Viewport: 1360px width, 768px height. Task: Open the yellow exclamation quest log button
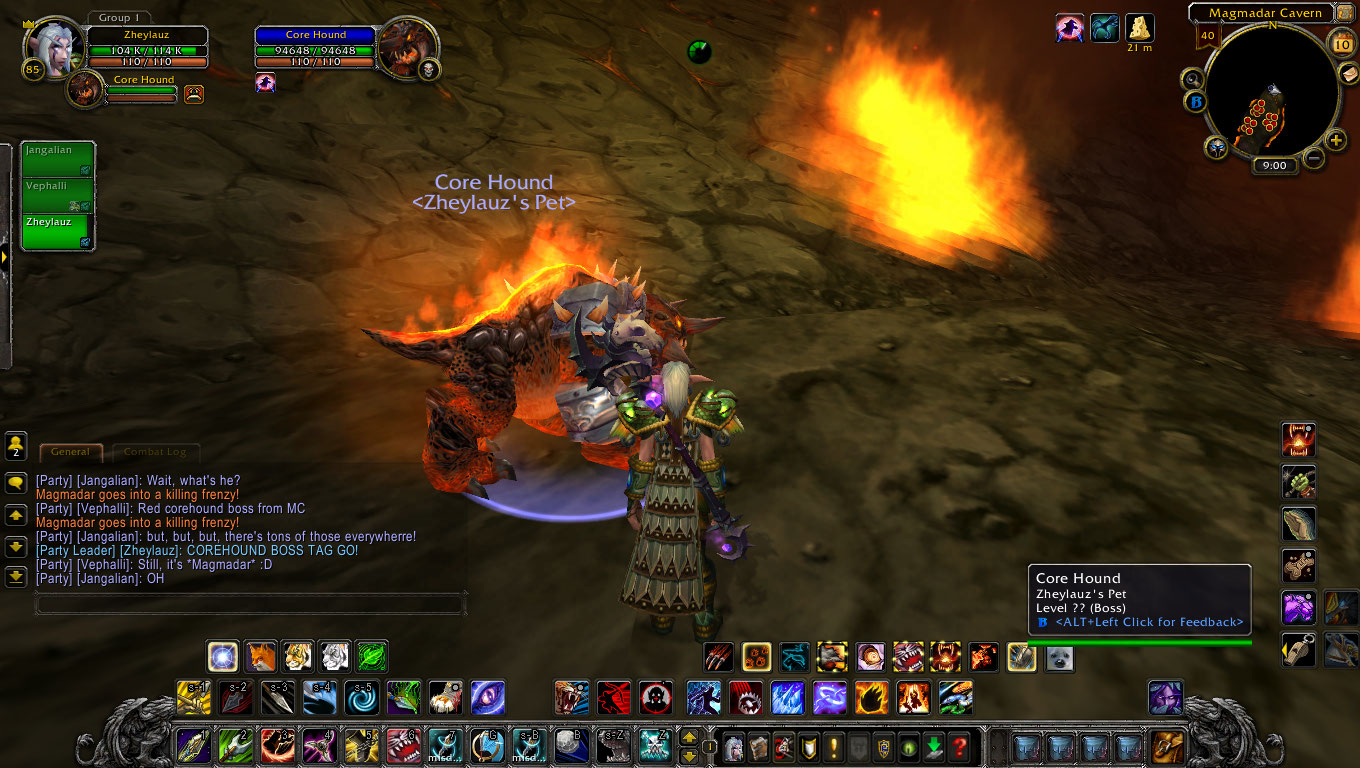tap(833, 746)
